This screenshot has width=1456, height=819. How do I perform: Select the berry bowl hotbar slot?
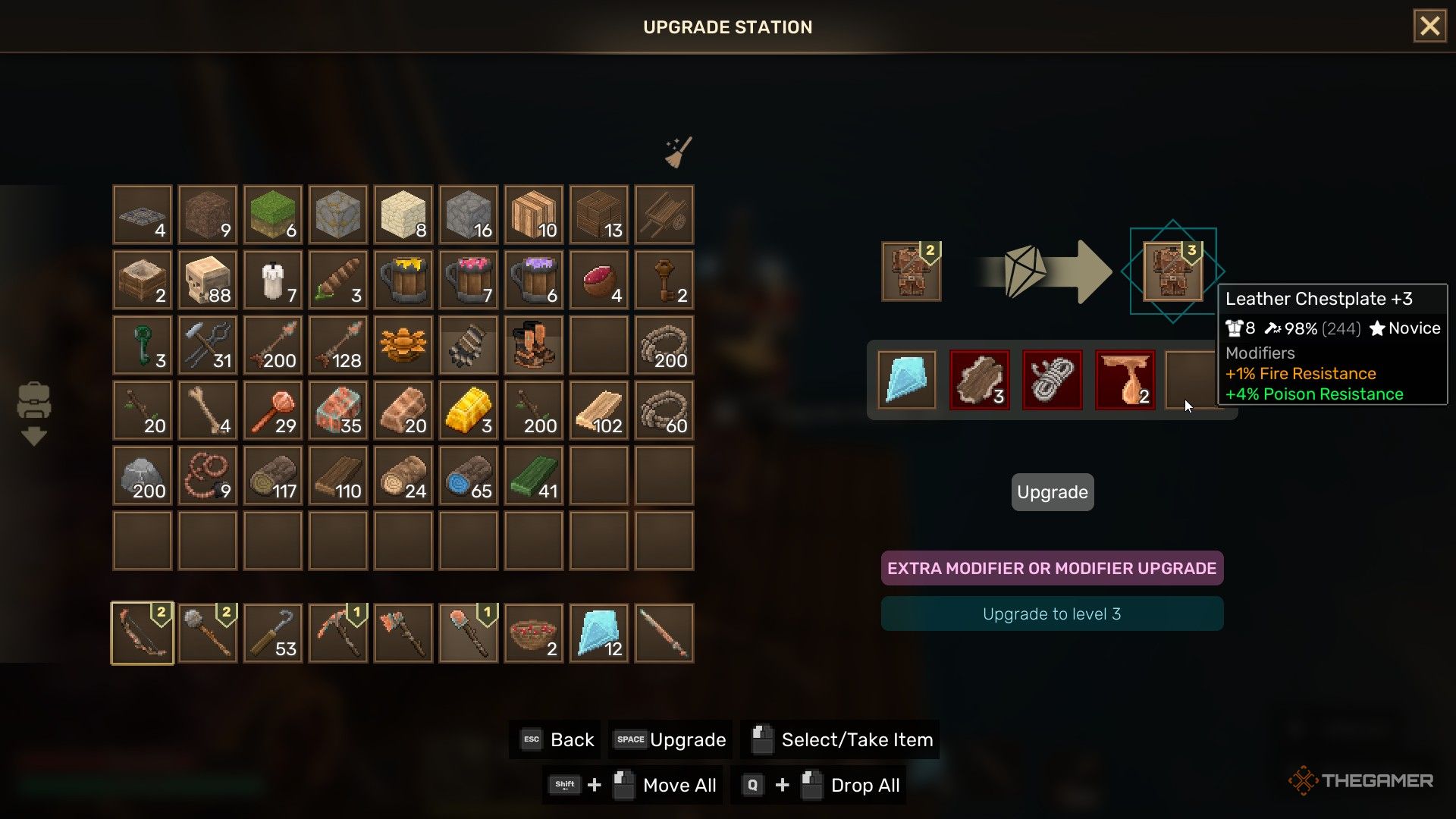[x=533, y=633]
